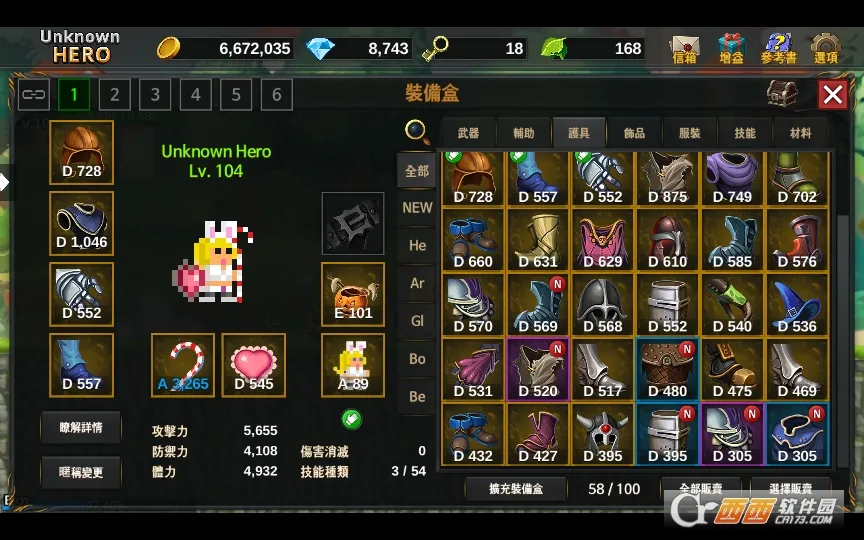The height and width of the screenshot is (540, 864).
Task: Close the equipment box window
Action: pyautogui.click(x=832, y=95)
